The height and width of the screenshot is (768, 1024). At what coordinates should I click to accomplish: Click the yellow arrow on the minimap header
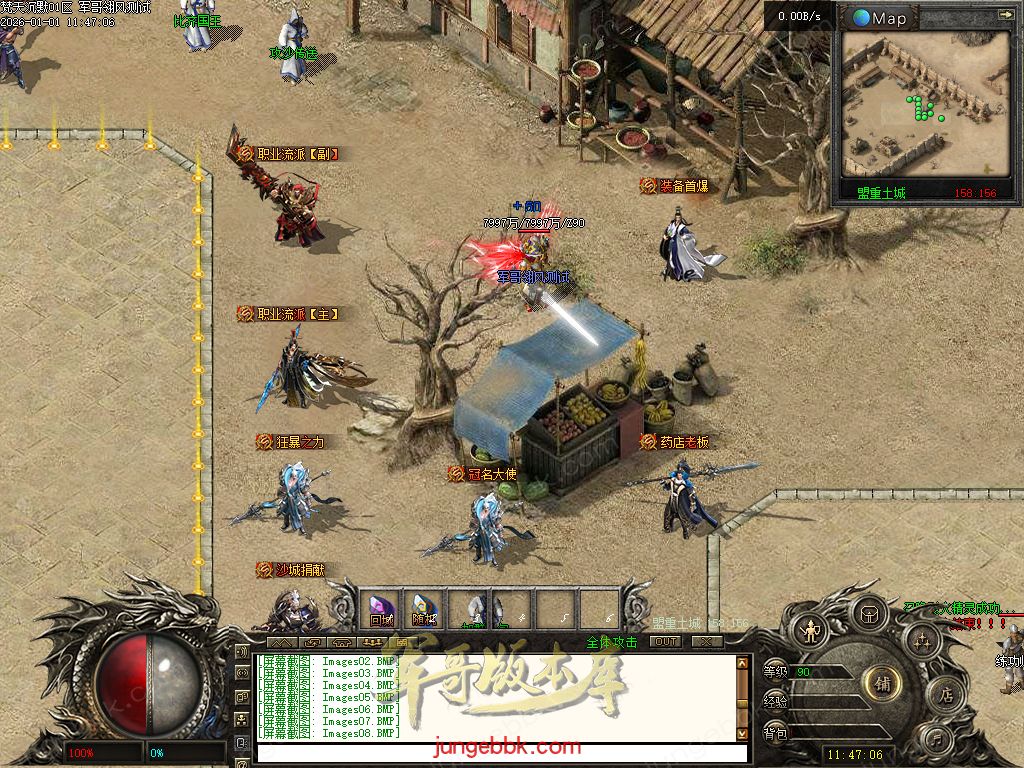click(1004, 15)
